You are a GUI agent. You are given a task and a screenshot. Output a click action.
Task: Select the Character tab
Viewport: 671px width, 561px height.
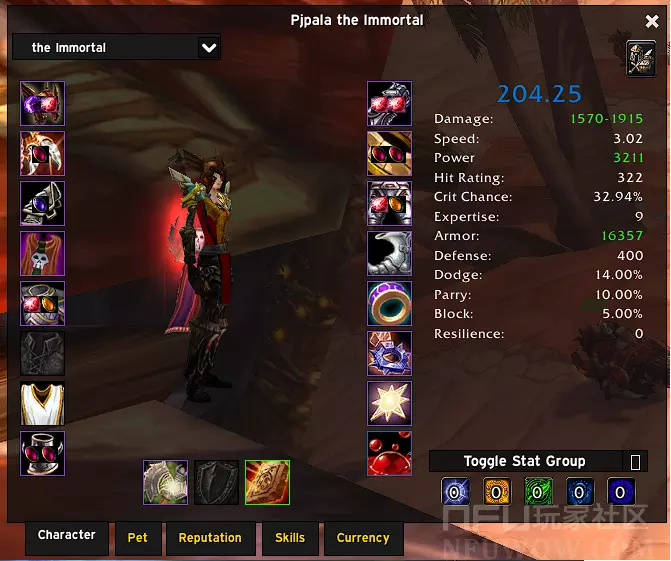pyautogui.click(x=67, y=535)
